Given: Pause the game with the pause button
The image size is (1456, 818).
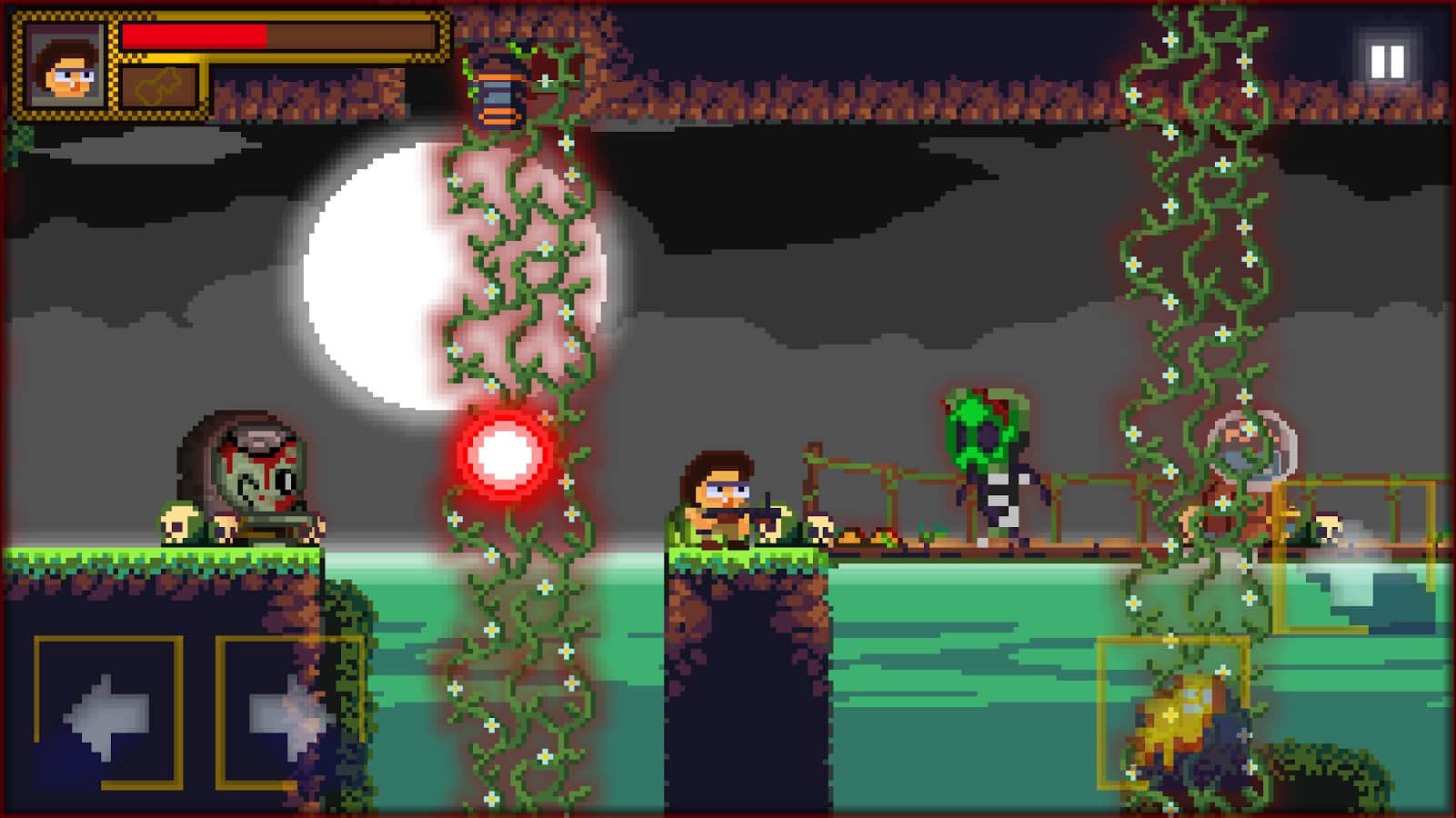Looking at the screenshot, I should pos(1387,61).
